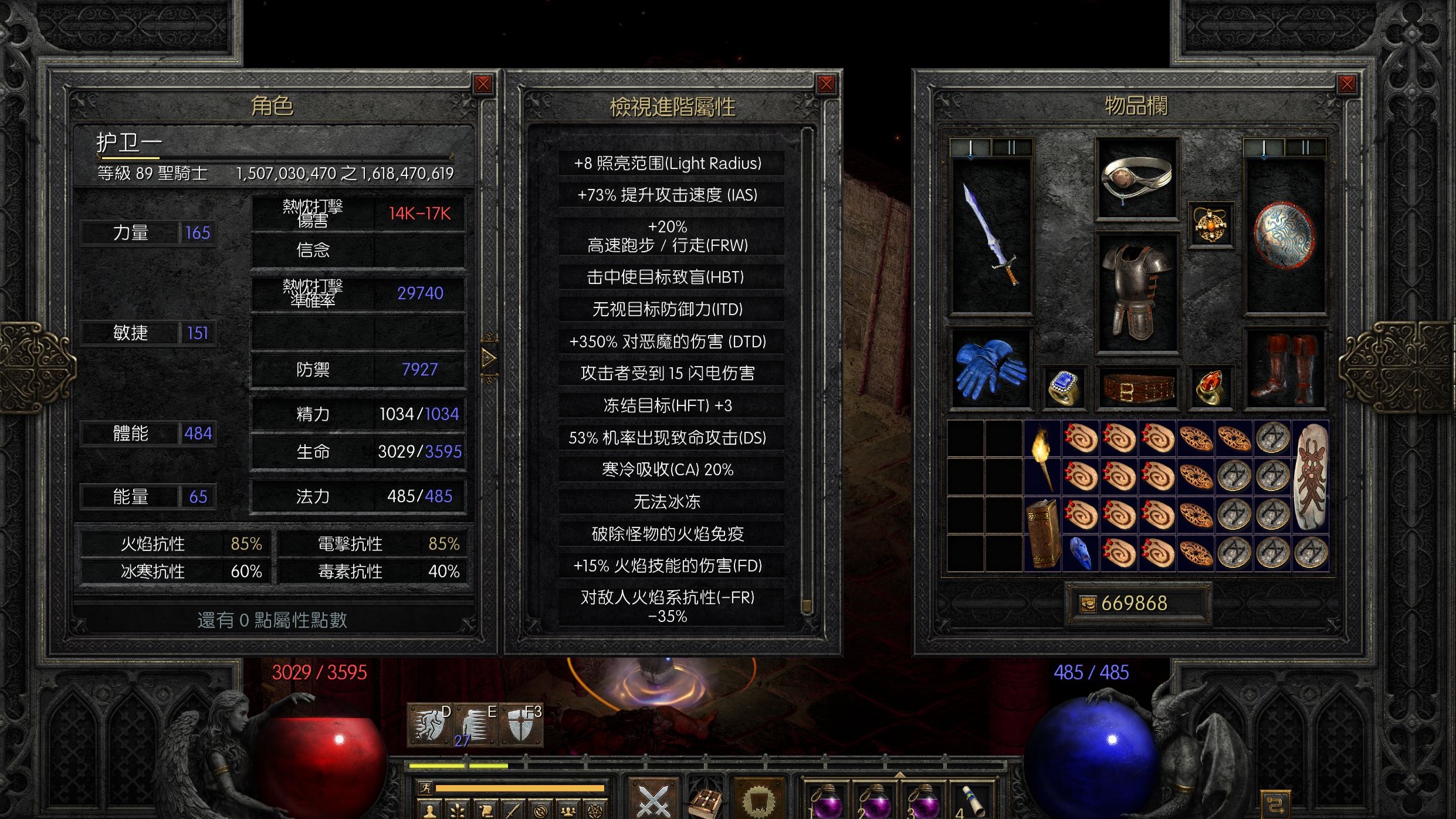
Task: Close the advanced stats panel
Action: point(826,84)
